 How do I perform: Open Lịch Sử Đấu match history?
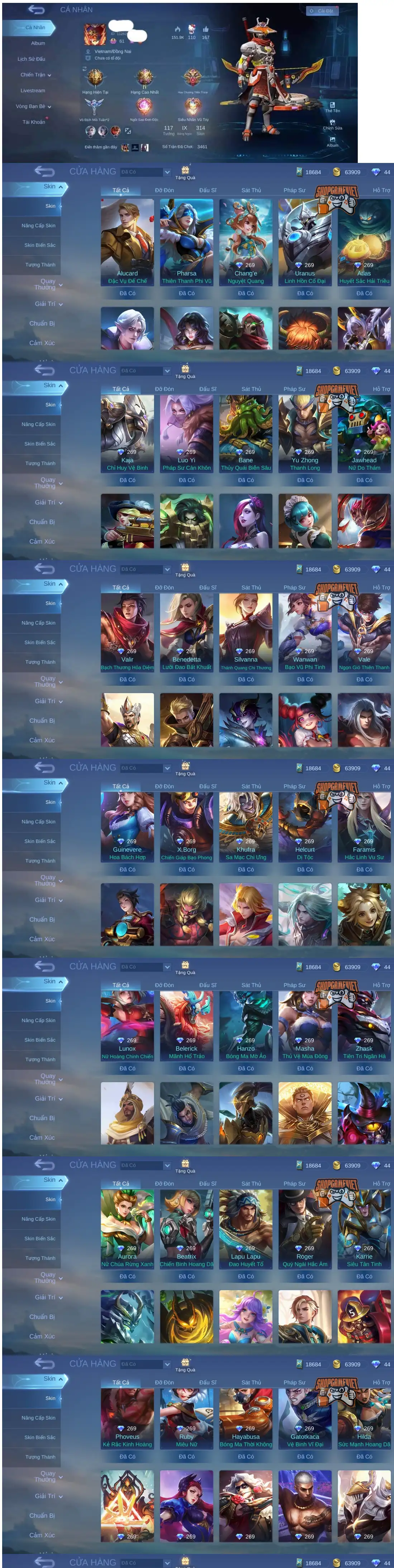[31, 59]
